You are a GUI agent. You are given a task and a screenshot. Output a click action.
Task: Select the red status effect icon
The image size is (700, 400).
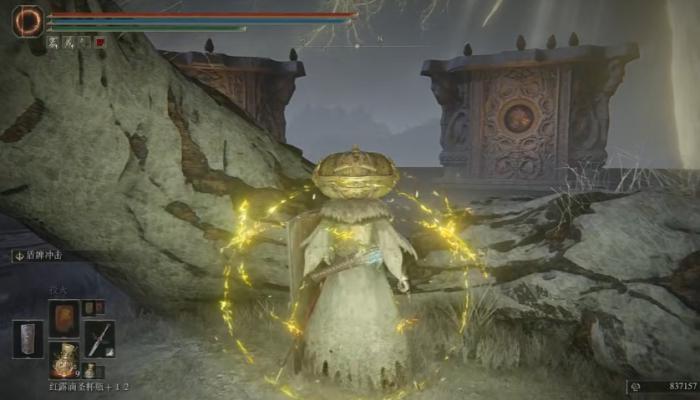pos(100,42)
